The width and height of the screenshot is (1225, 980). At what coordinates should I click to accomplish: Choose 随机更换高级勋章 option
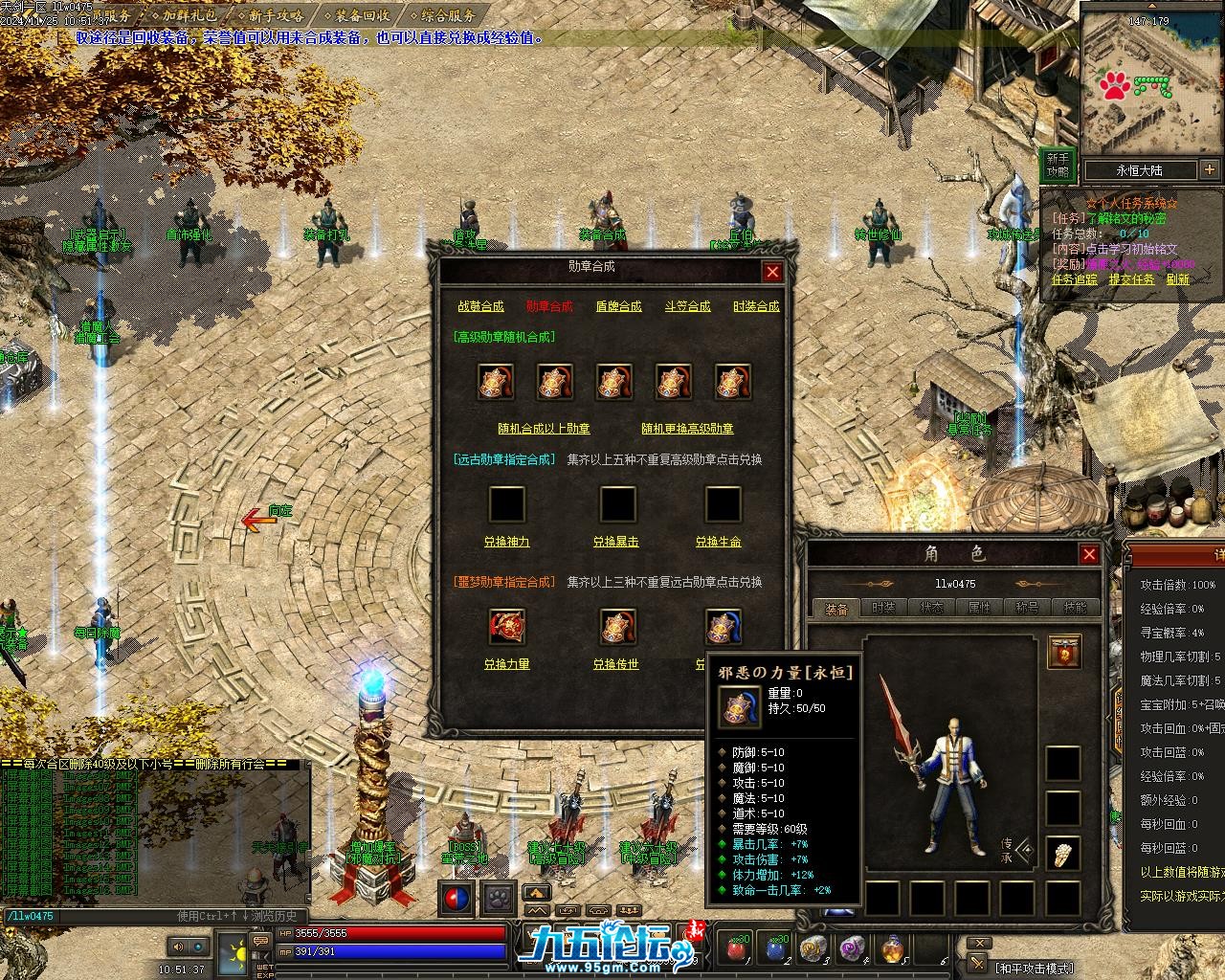pyautogui.click(x=687, y=428)
